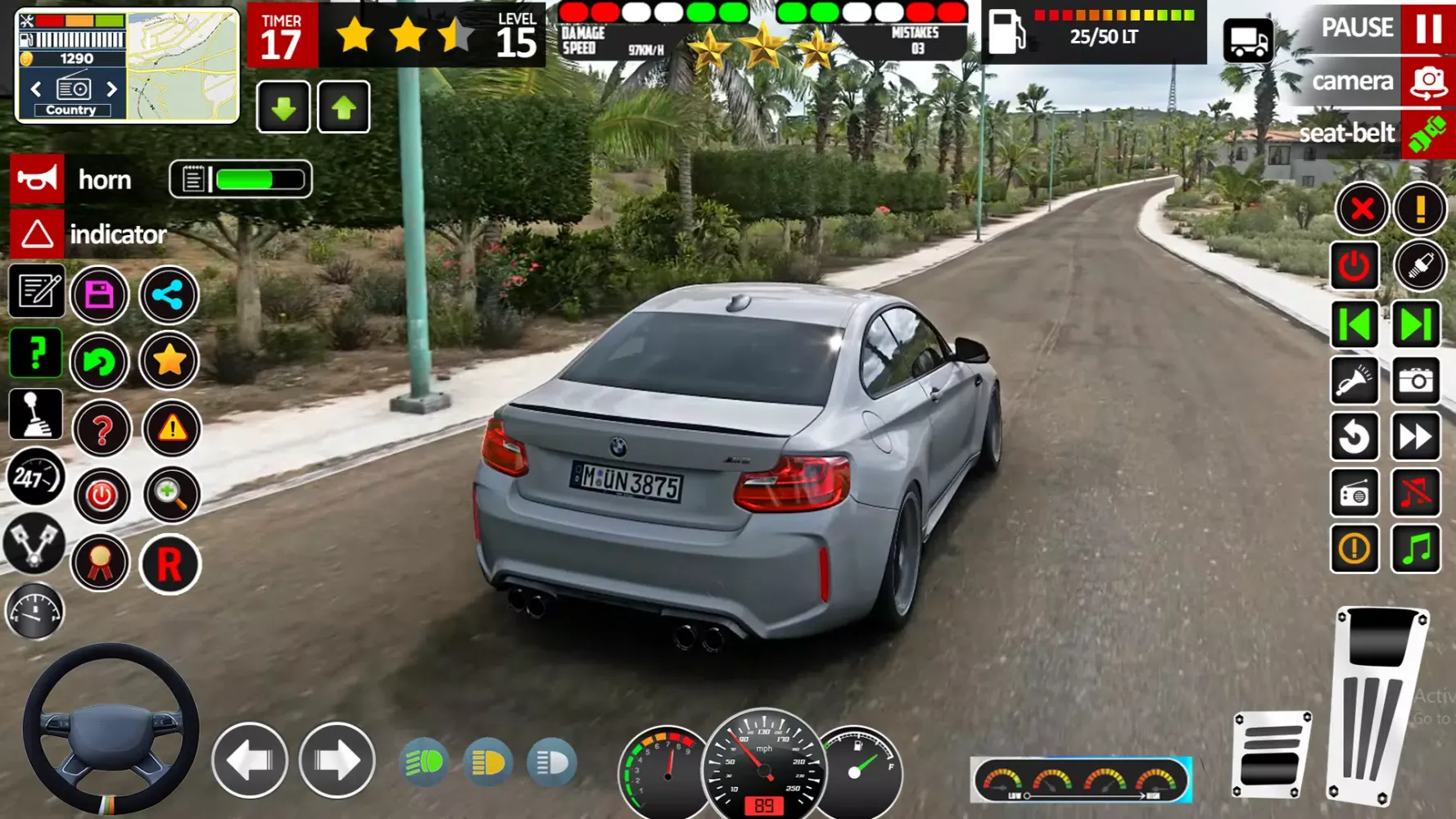Turn on the indicator hazard triangle

tap(37, 234)
